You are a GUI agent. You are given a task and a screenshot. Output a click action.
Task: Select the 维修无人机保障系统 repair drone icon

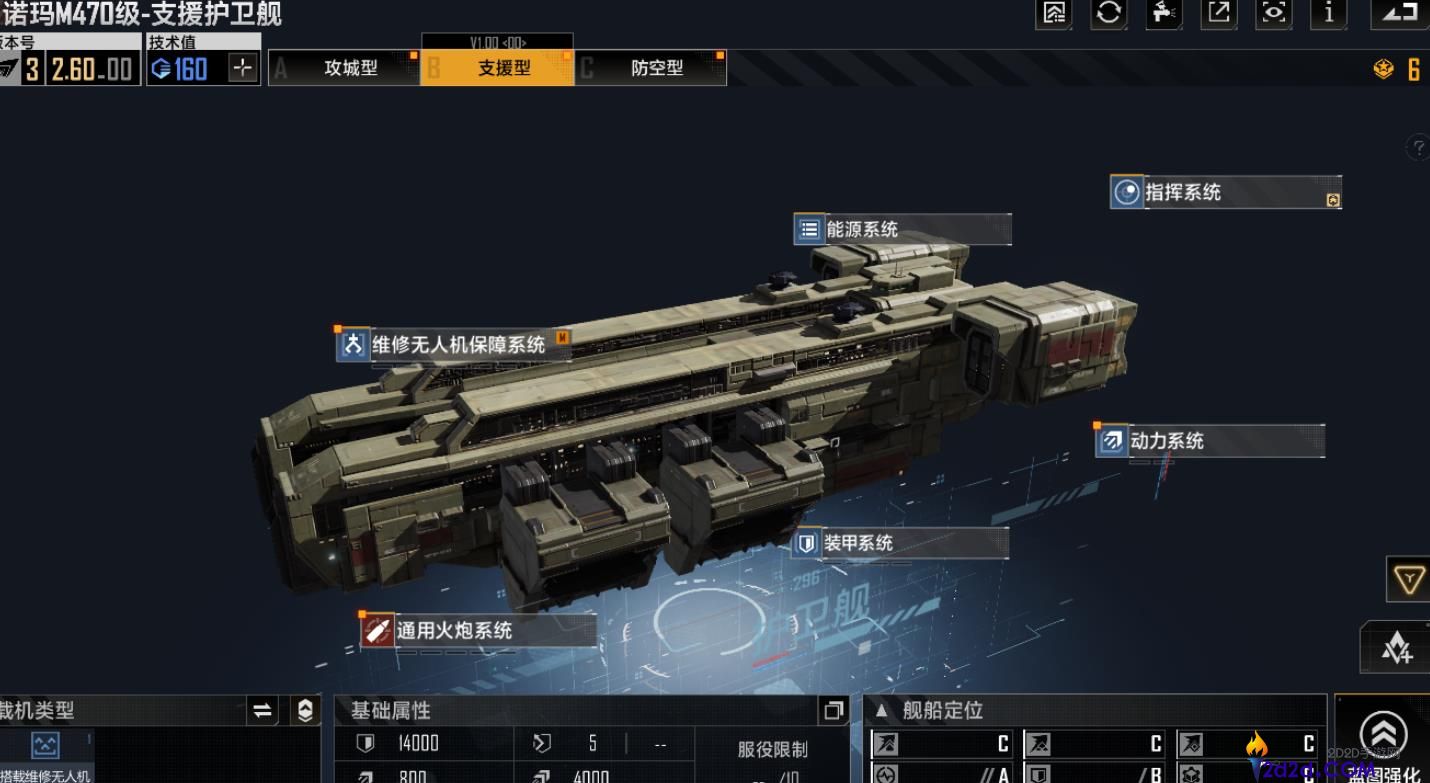pyautogui.click(x=352, y=344)
